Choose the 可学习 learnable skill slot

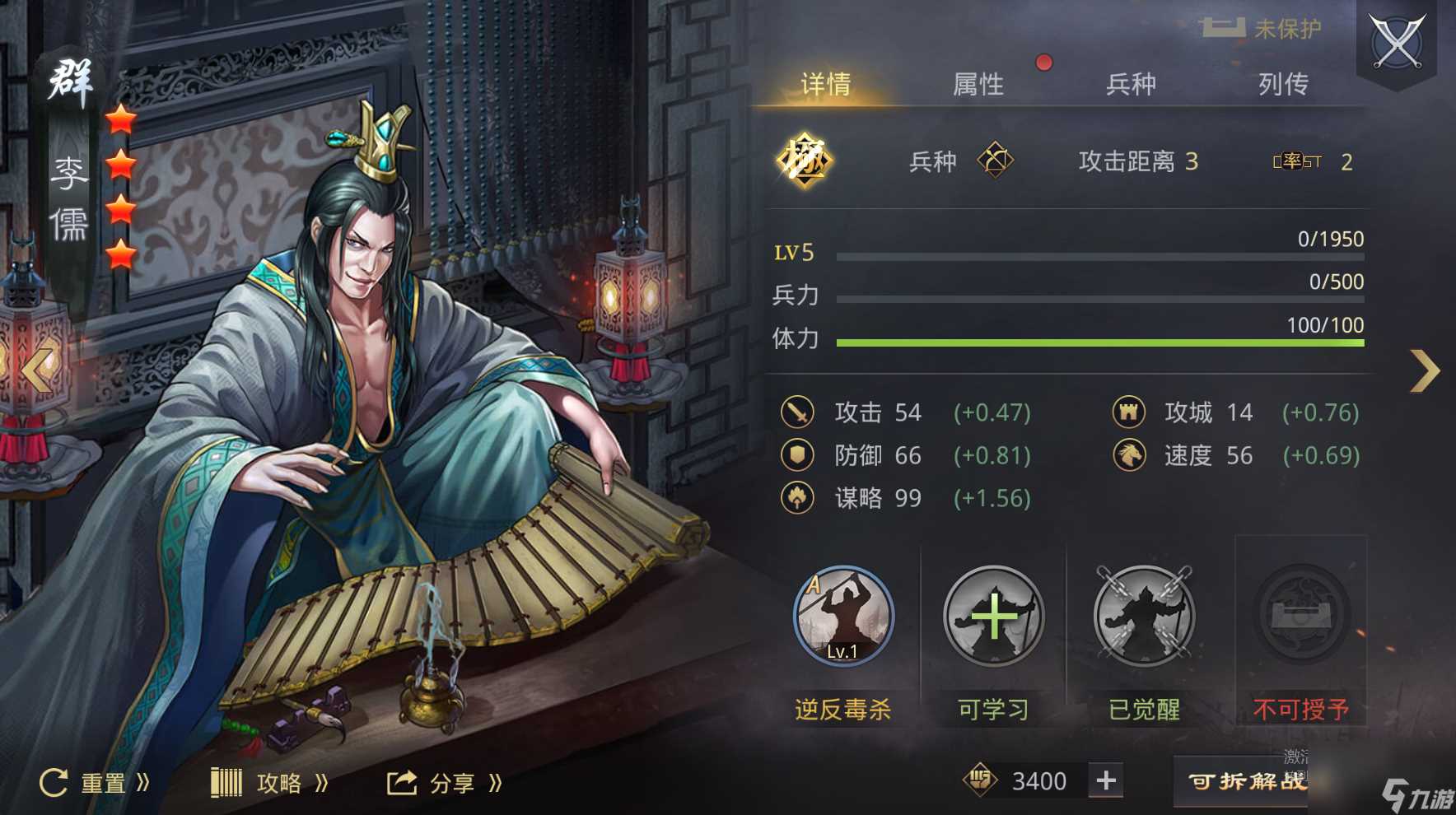(993, 616)
